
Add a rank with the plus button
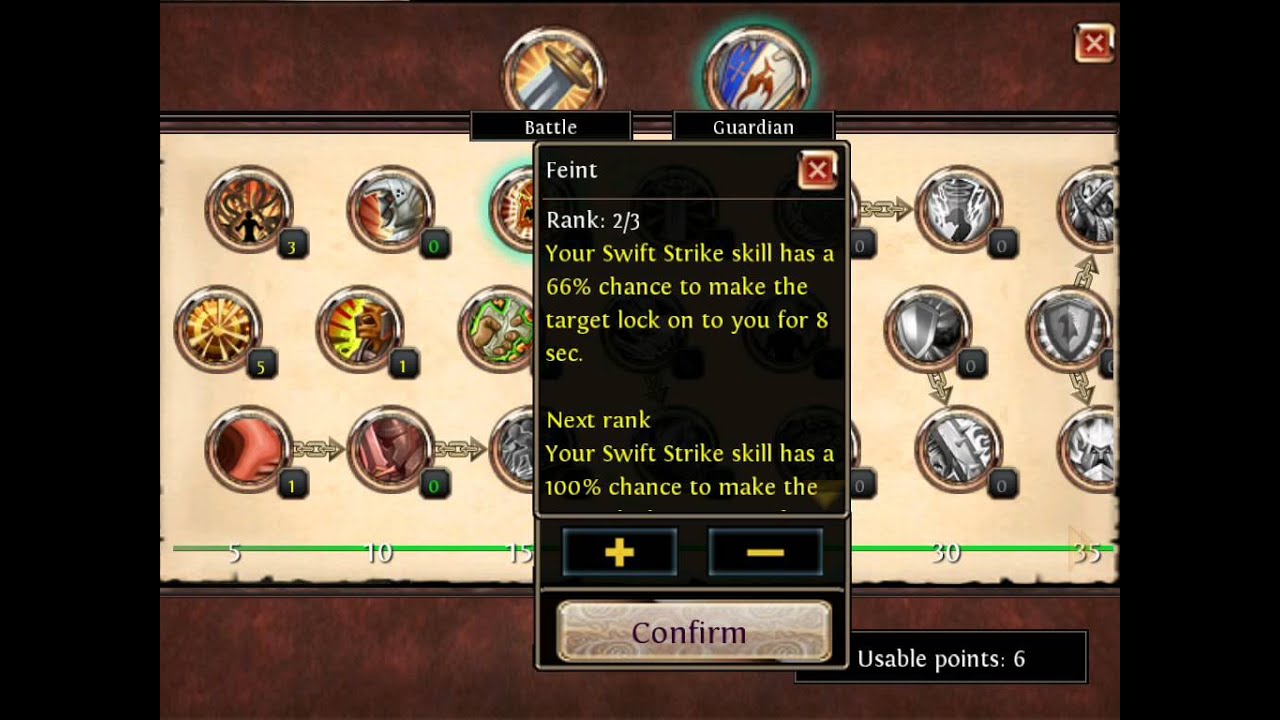click(x=620, y=552)
